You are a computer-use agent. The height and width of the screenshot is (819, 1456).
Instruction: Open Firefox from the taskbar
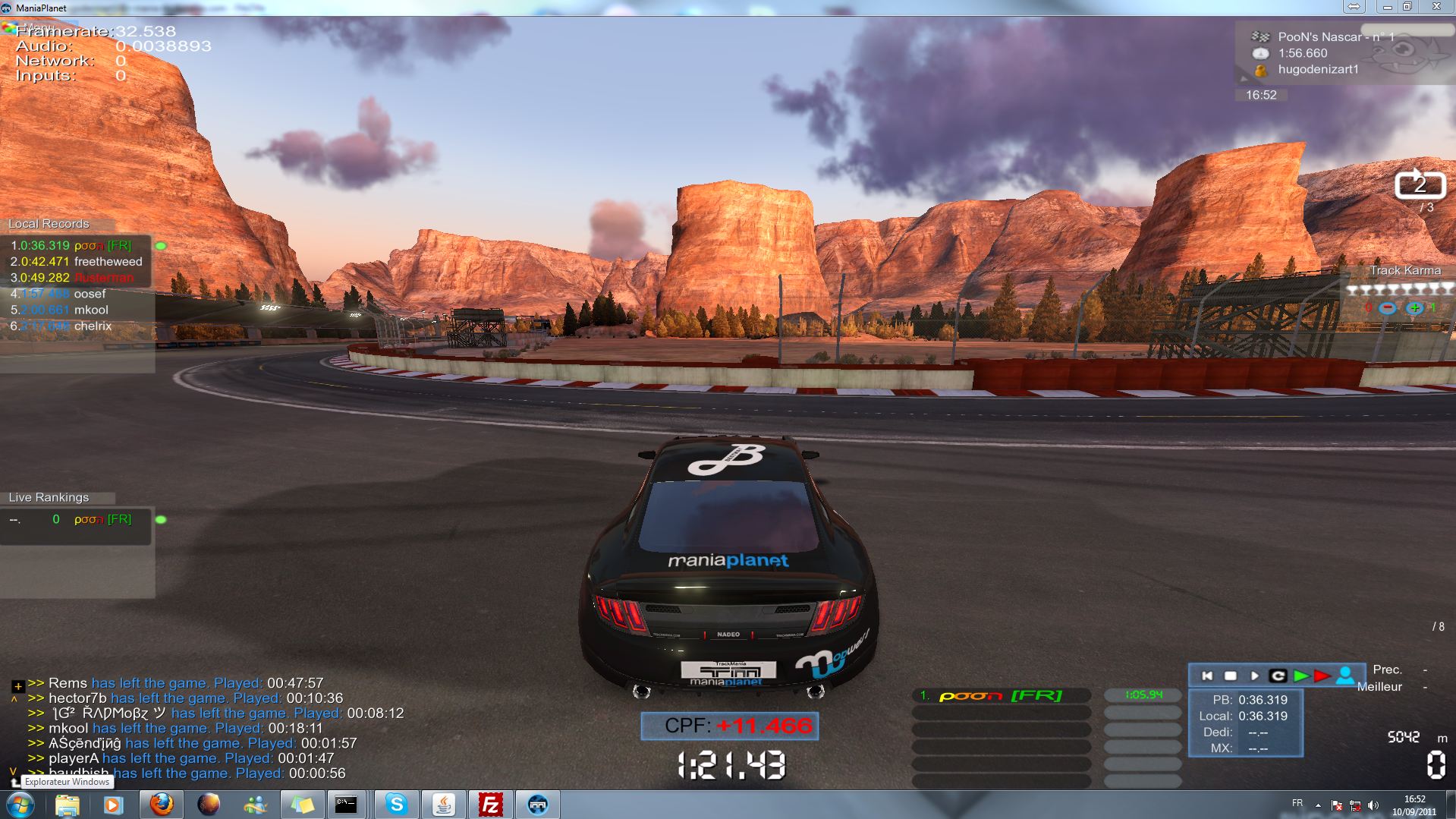[161, 804]
